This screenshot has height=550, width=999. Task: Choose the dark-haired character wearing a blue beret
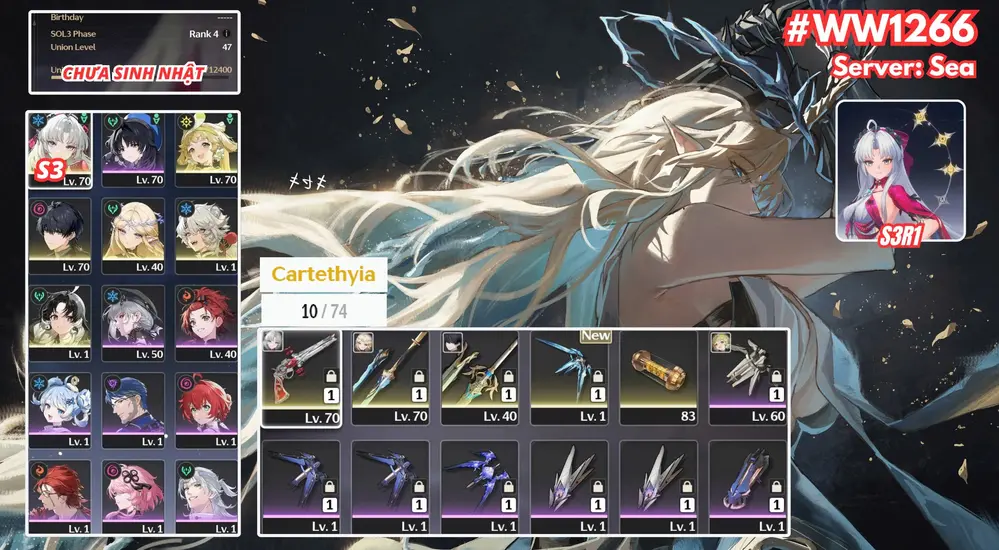click(x=133, y=149)
